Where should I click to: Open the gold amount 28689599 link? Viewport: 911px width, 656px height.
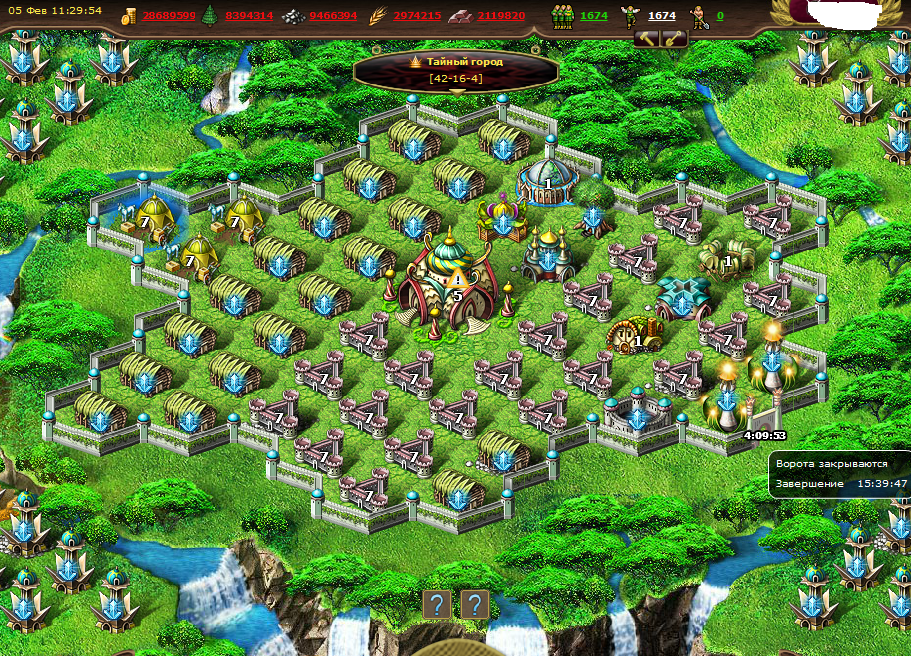(x=169, y=16)
